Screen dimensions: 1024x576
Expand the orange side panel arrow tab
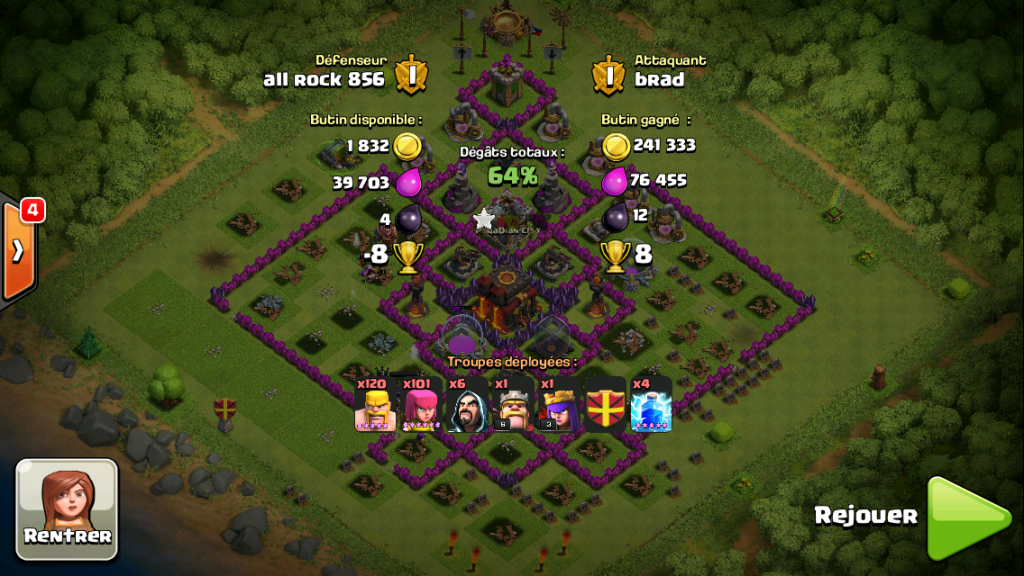click(x=18, y=250)
